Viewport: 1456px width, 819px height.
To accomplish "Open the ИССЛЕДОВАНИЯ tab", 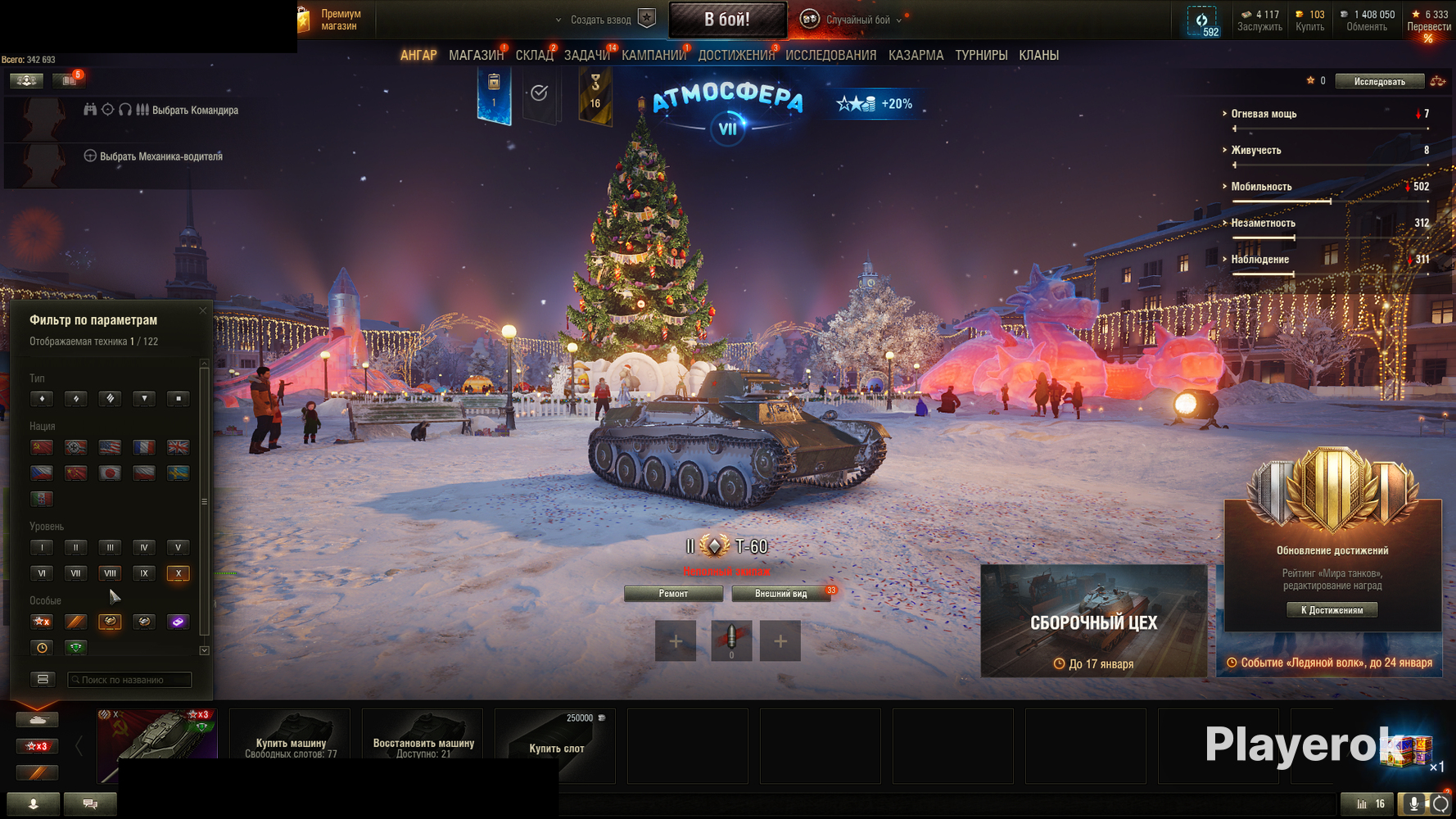I will coord(830,56).
